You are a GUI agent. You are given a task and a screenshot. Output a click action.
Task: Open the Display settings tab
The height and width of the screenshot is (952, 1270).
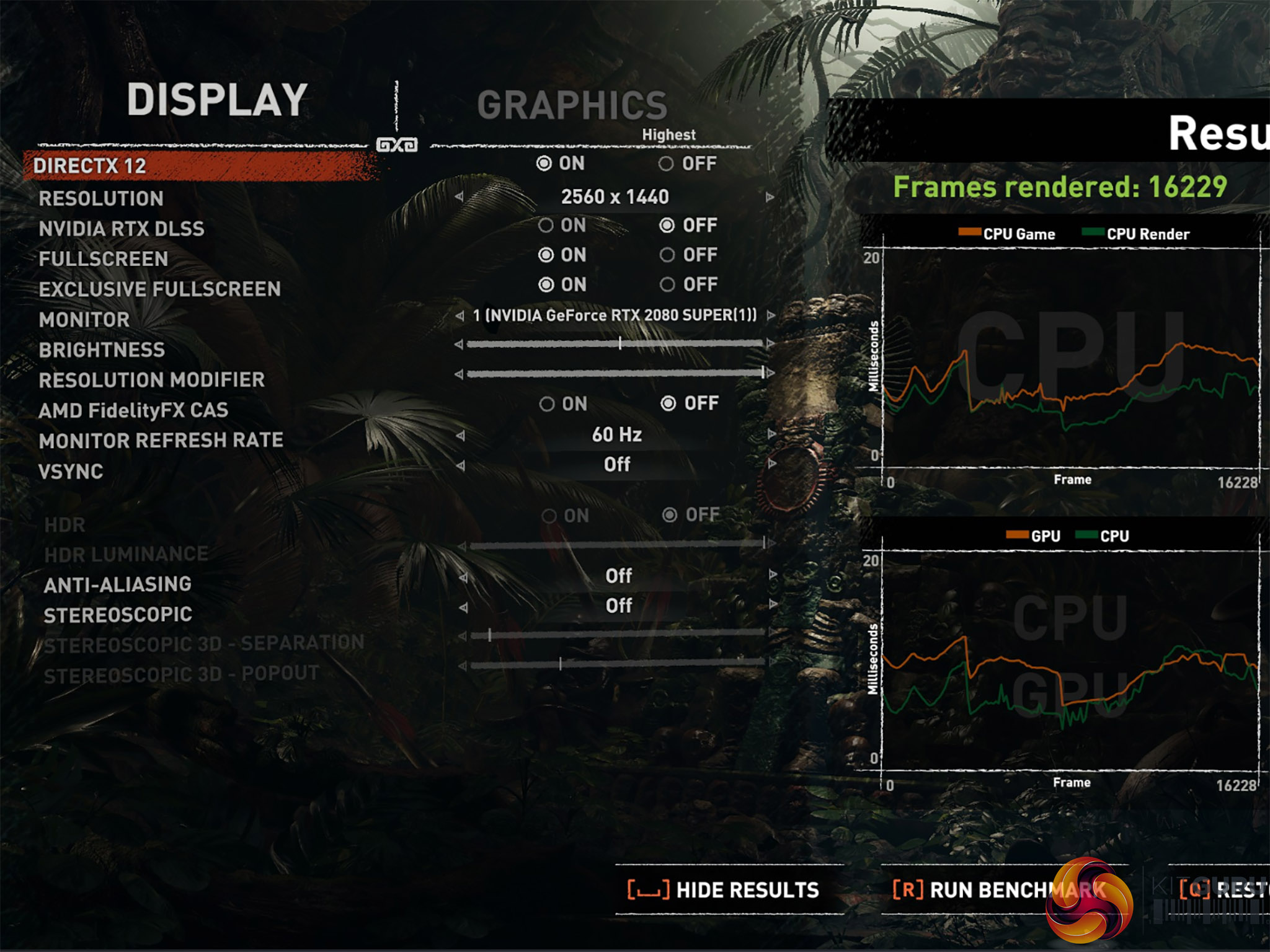tap(217, 100)
